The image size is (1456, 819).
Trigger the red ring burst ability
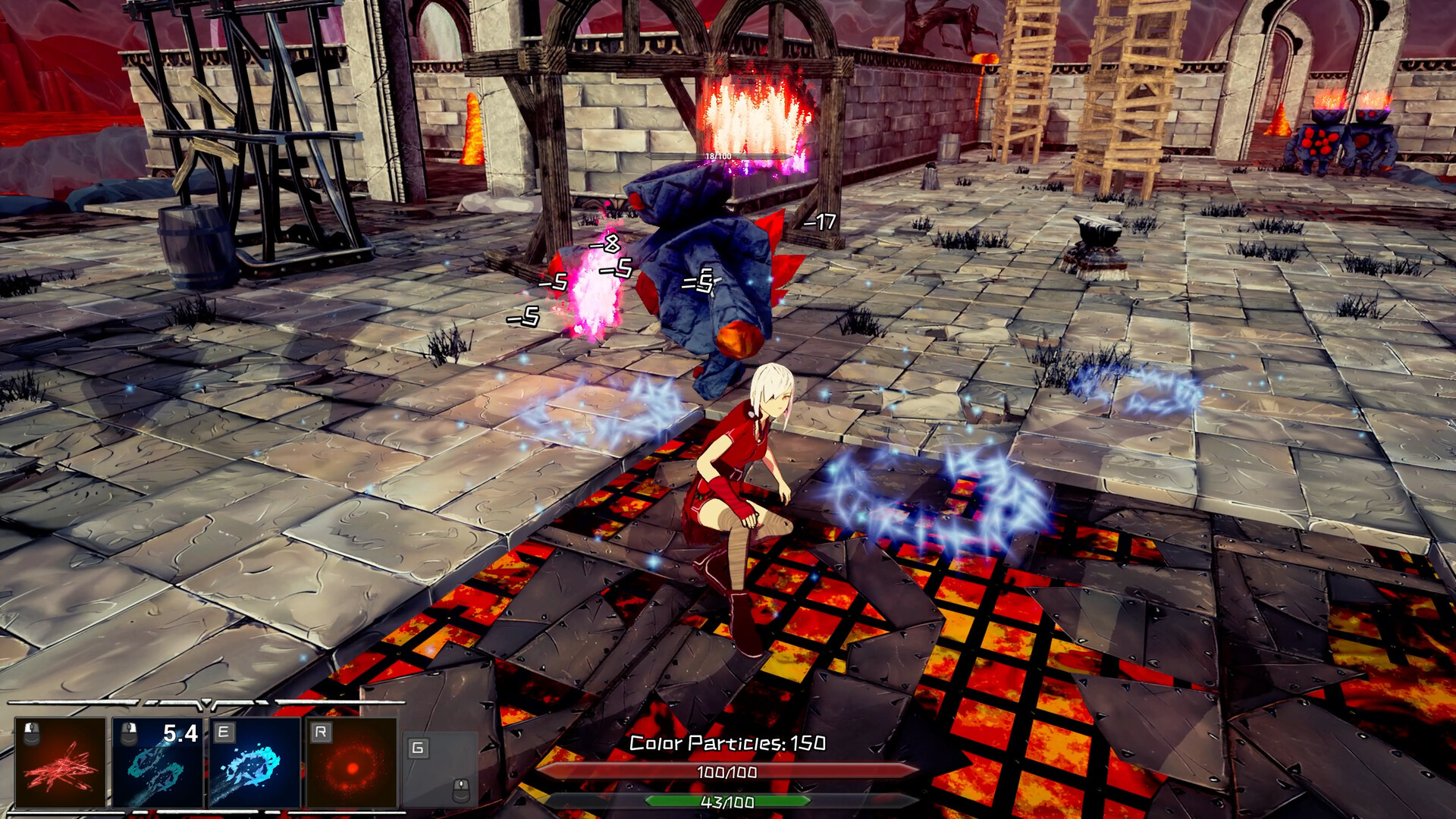(x=352, y=763)
